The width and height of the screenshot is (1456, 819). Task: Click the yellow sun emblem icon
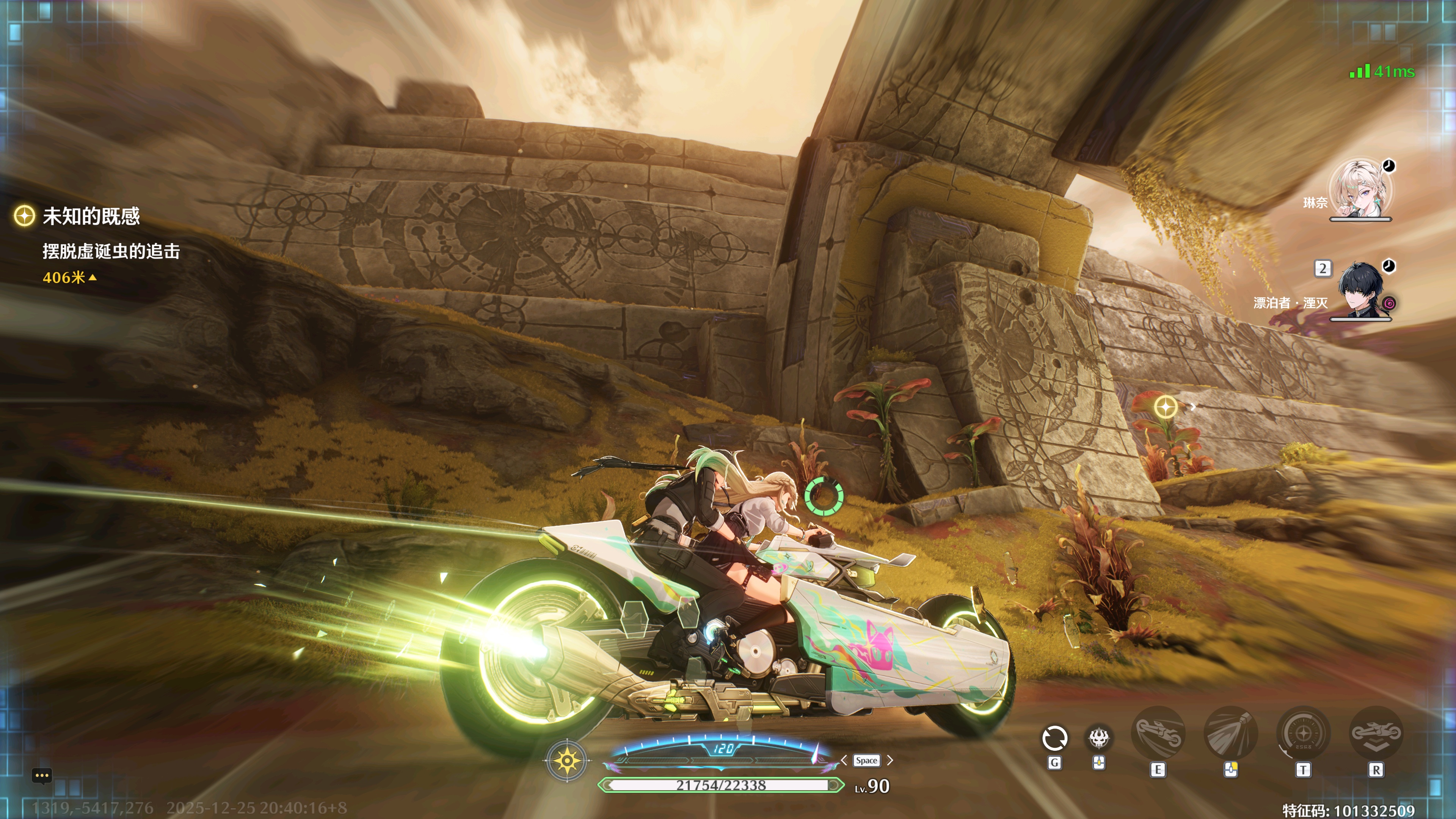pyautogui.click(x=567, y=761)
